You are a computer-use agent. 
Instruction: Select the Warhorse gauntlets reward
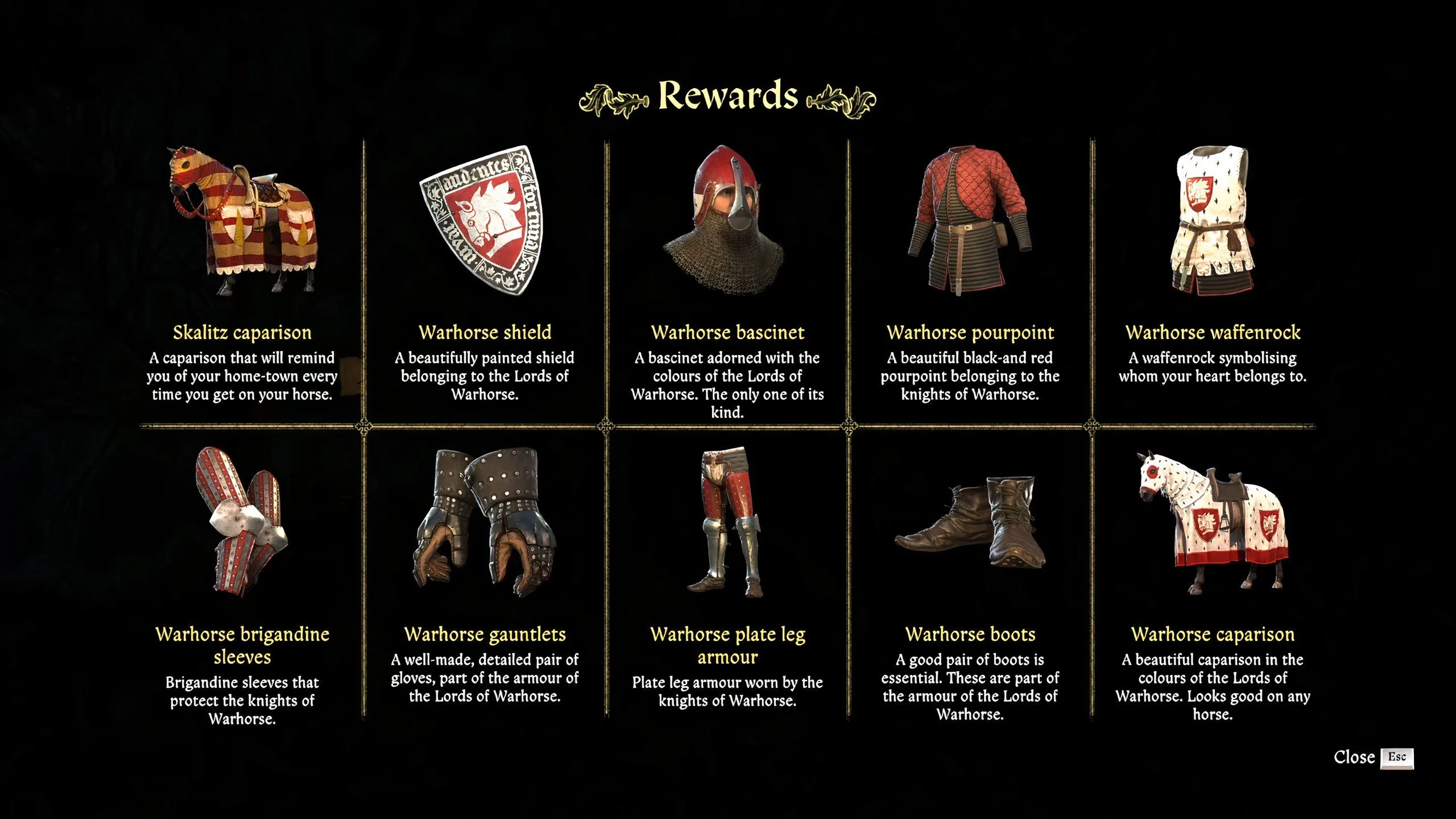[x=485, y=523]
